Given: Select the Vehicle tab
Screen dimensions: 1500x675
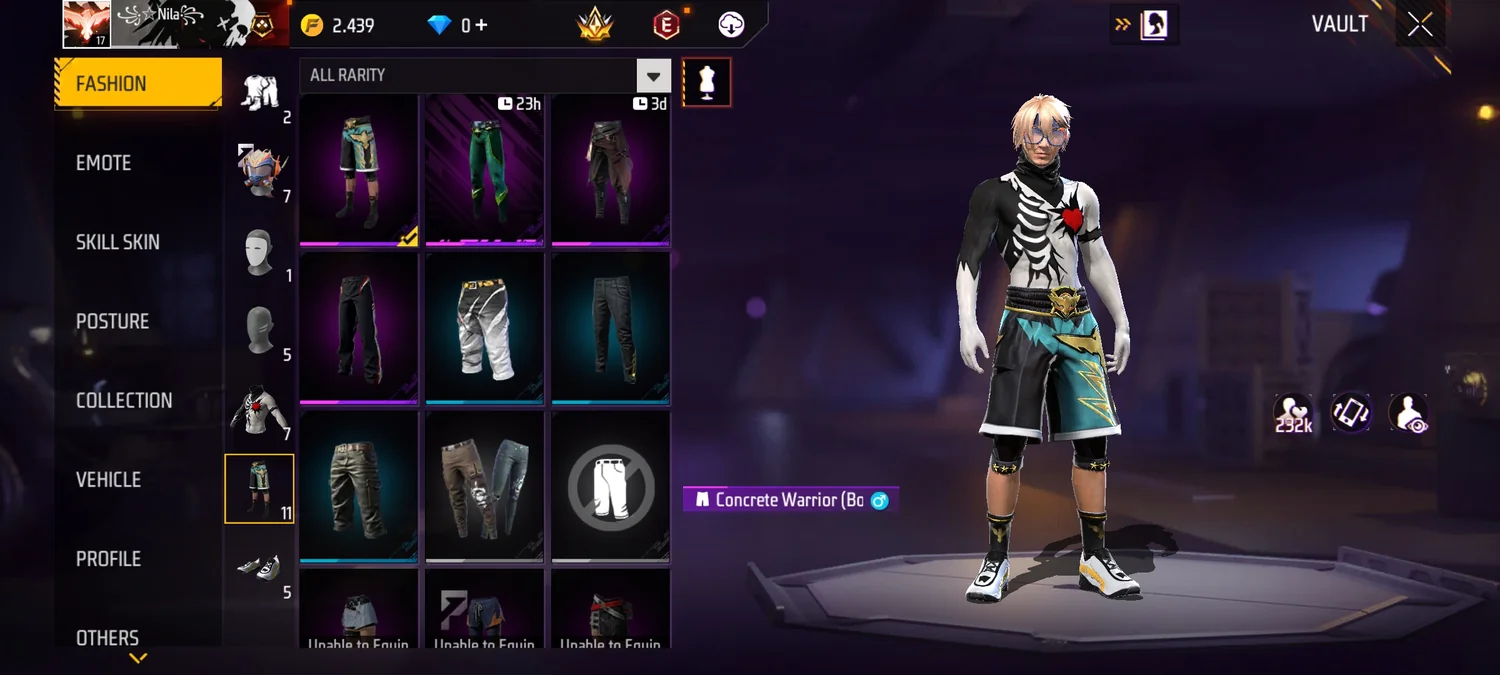Looking at the screenshot, I should [x=108, y=480].
